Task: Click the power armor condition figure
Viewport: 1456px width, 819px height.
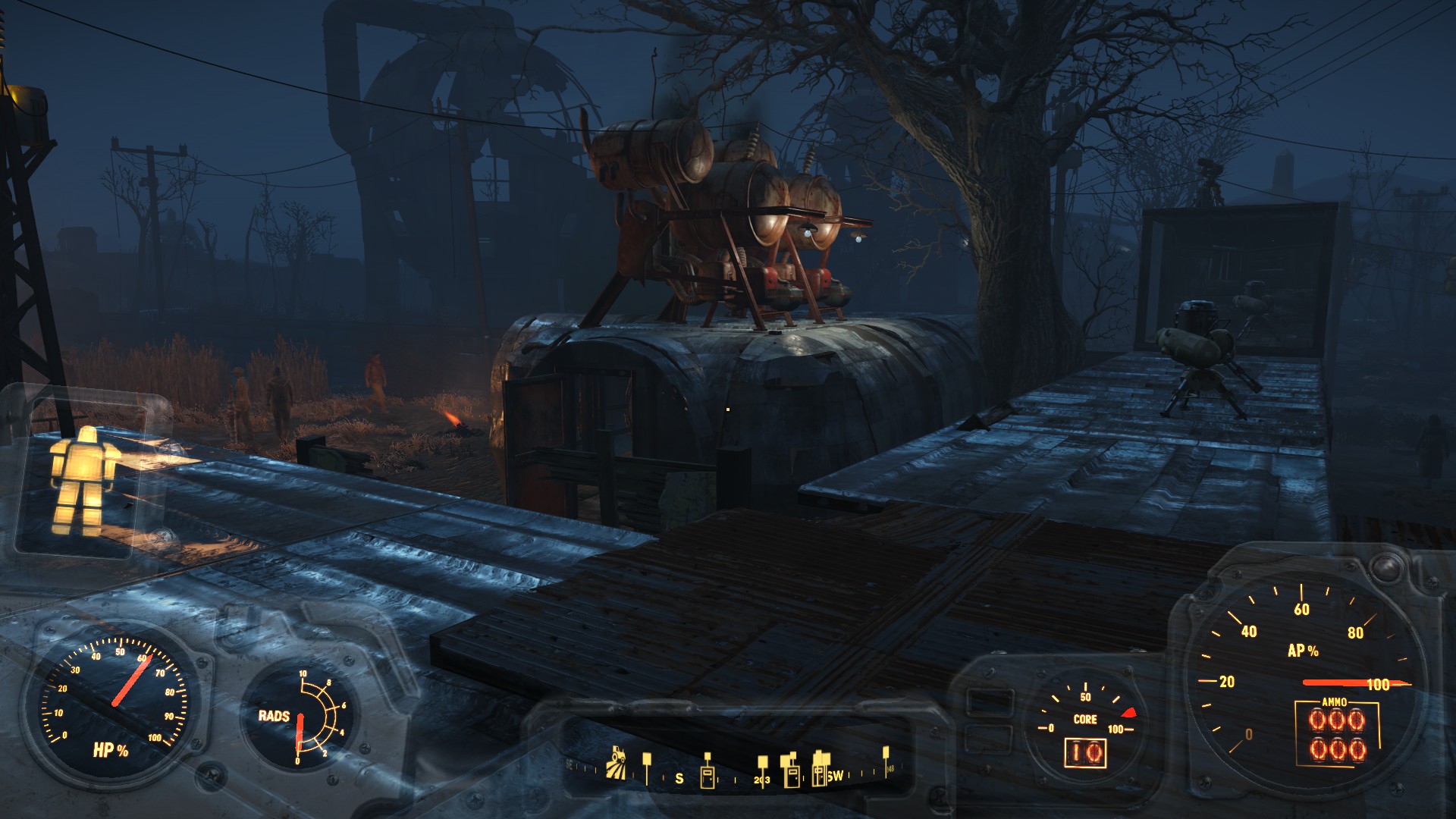Action: (85, 479)
